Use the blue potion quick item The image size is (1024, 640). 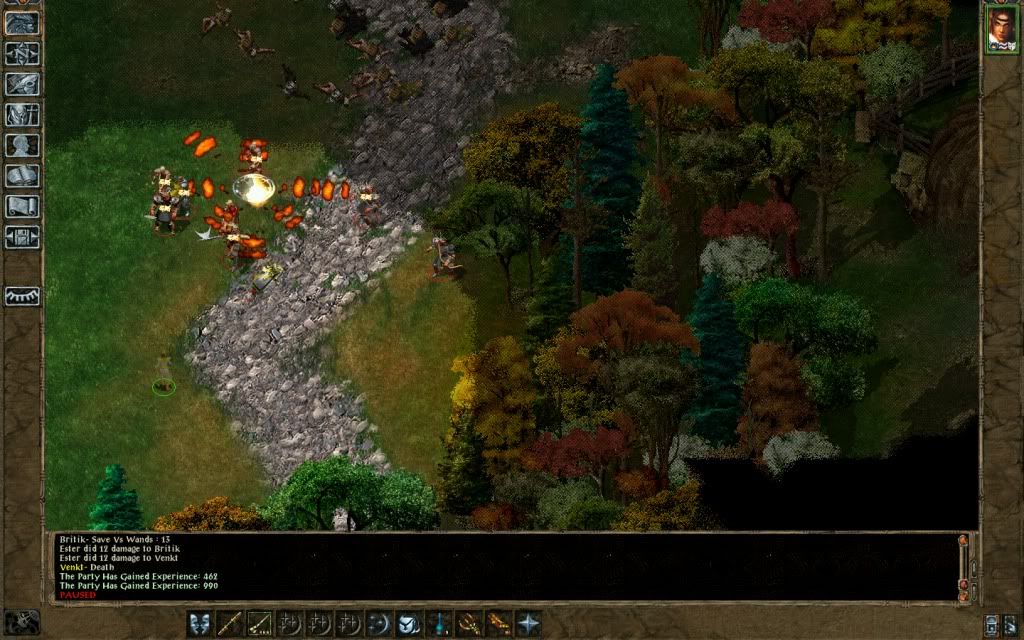pyautogui.click(x=439, y=624)
